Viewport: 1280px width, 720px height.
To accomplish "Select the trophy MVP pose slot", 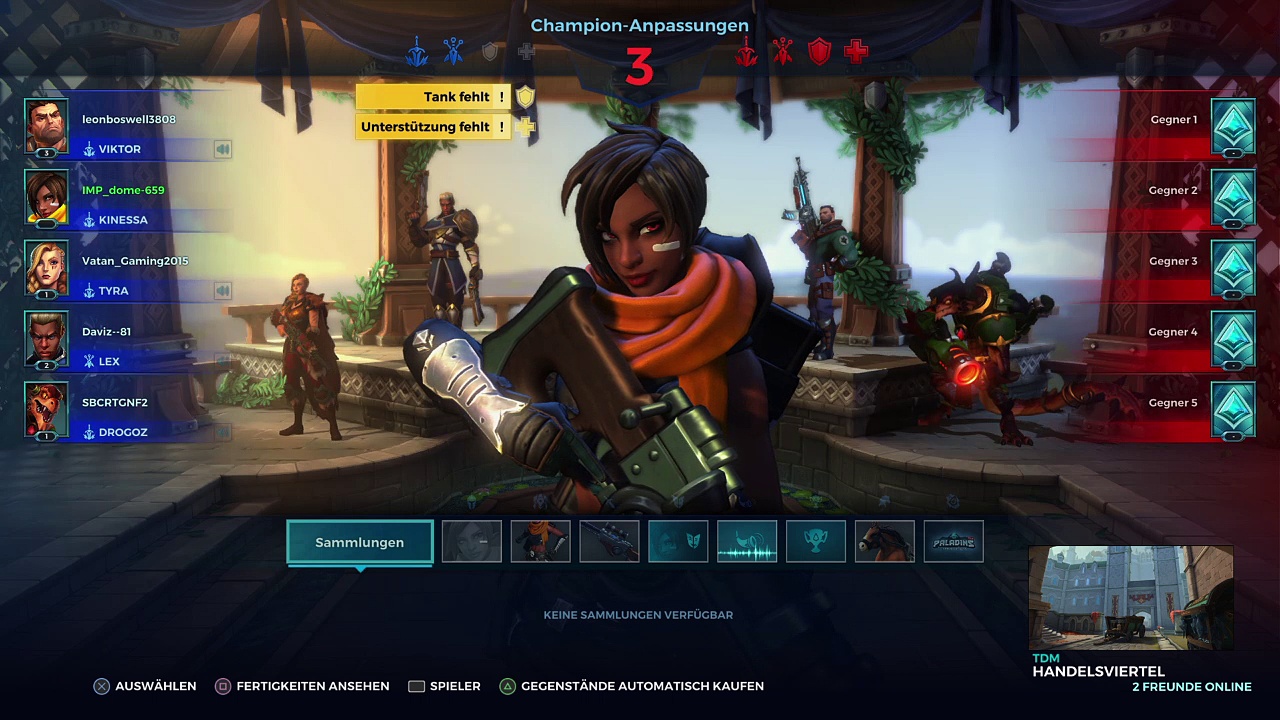I will click(x=816, y=542).
